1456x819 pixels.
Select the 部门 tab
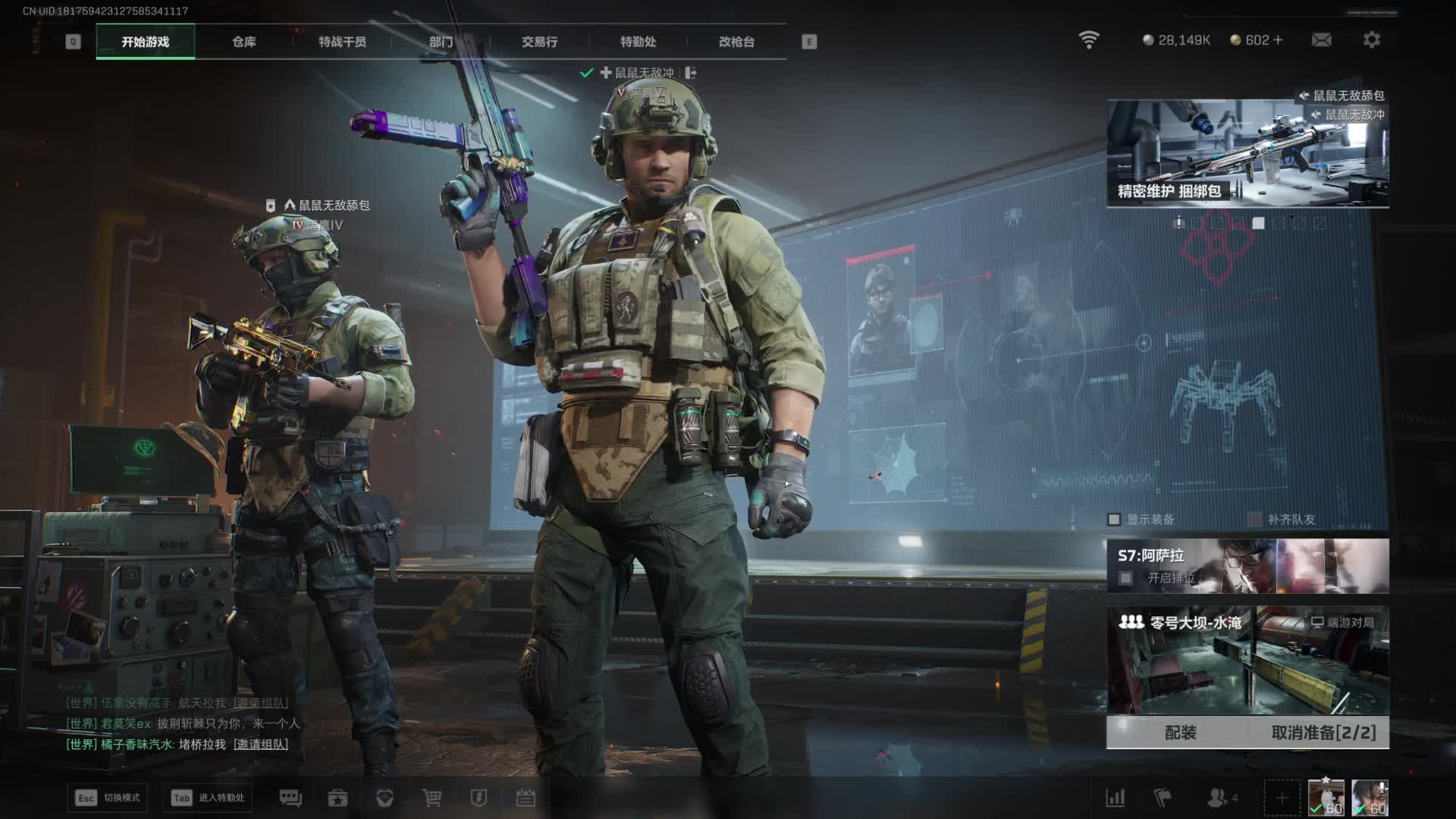441,42
